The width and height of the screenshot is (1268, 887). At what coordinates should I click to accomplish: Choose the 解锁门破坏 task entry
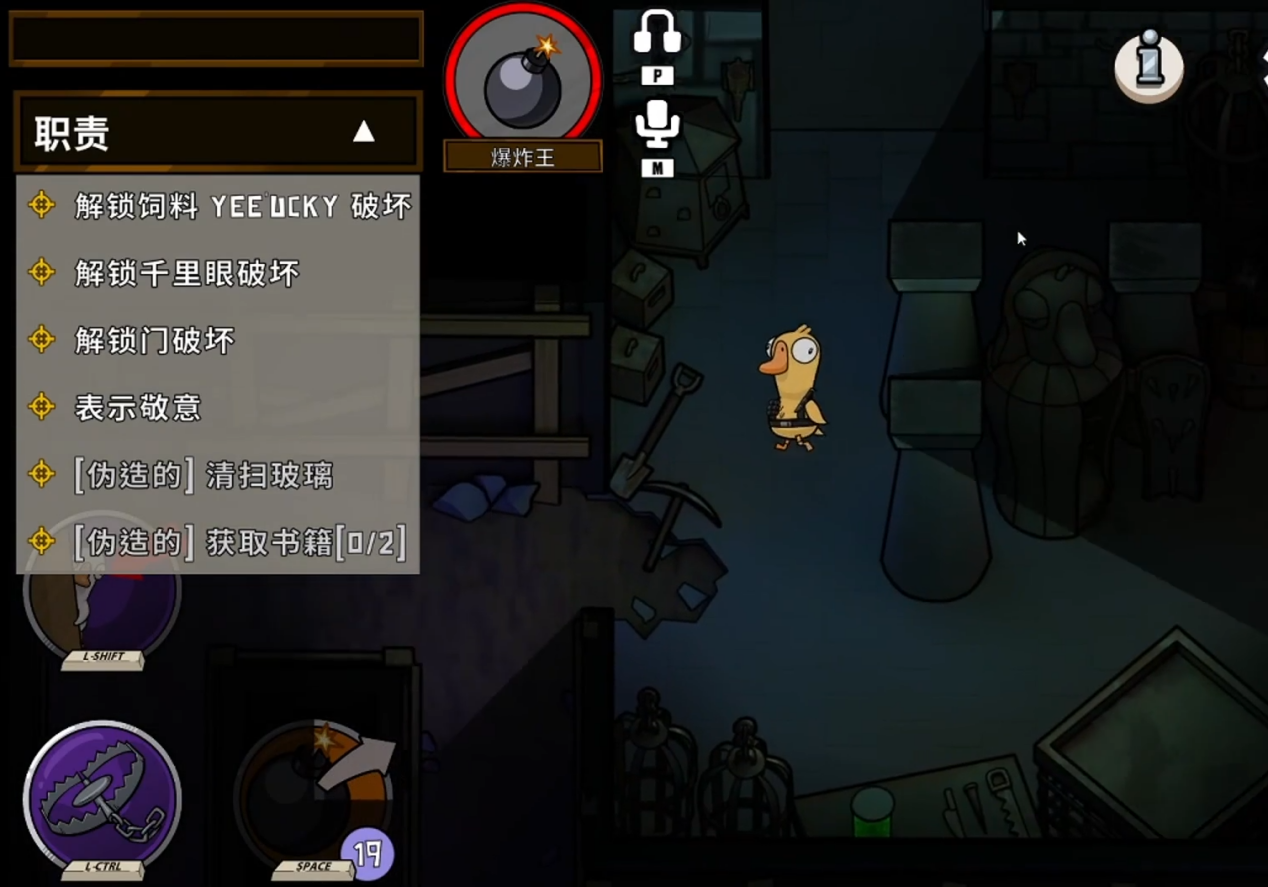click(154, 340)
